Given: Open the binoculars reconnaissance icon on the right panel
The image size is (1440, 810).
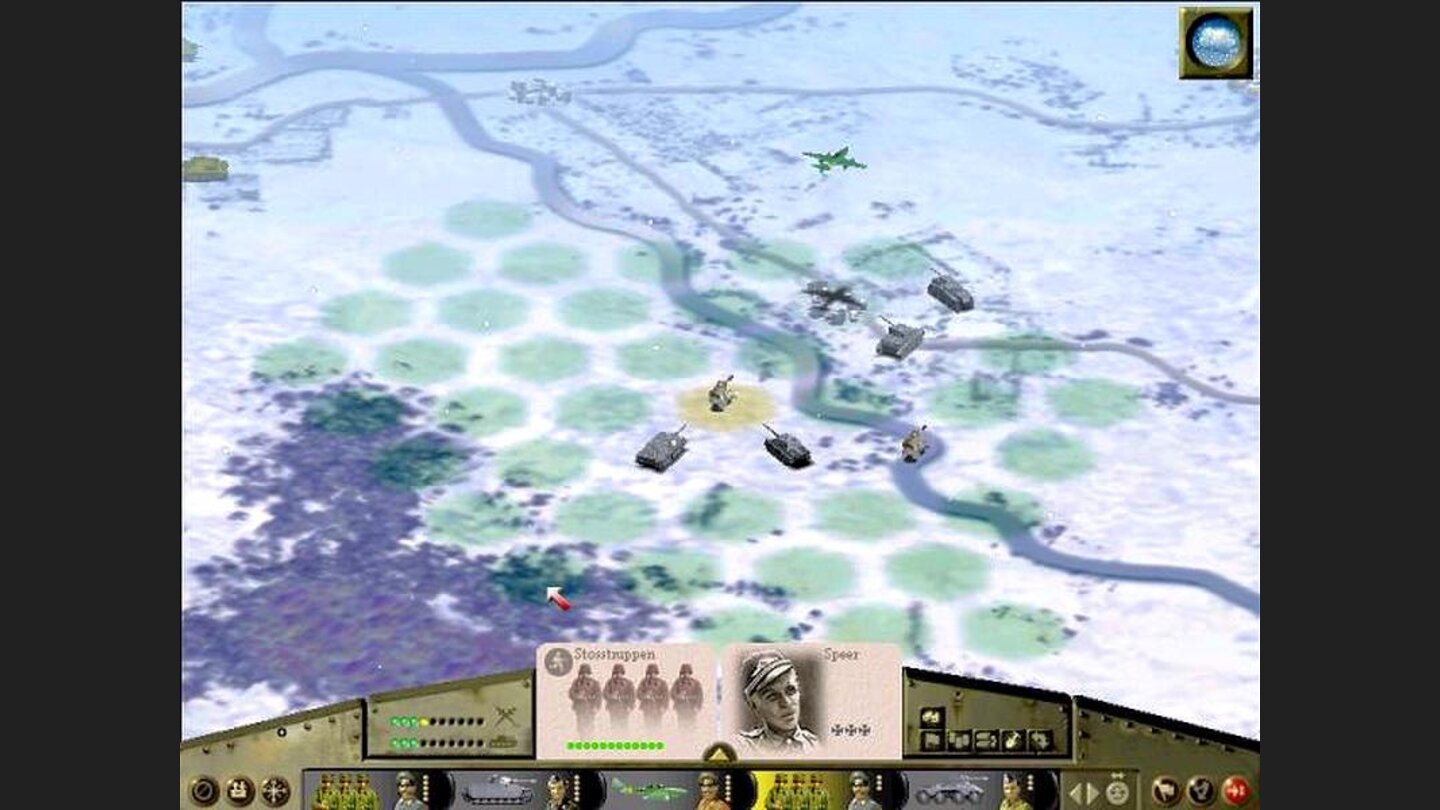Looking at the screenshot, I should coord(930,715).
